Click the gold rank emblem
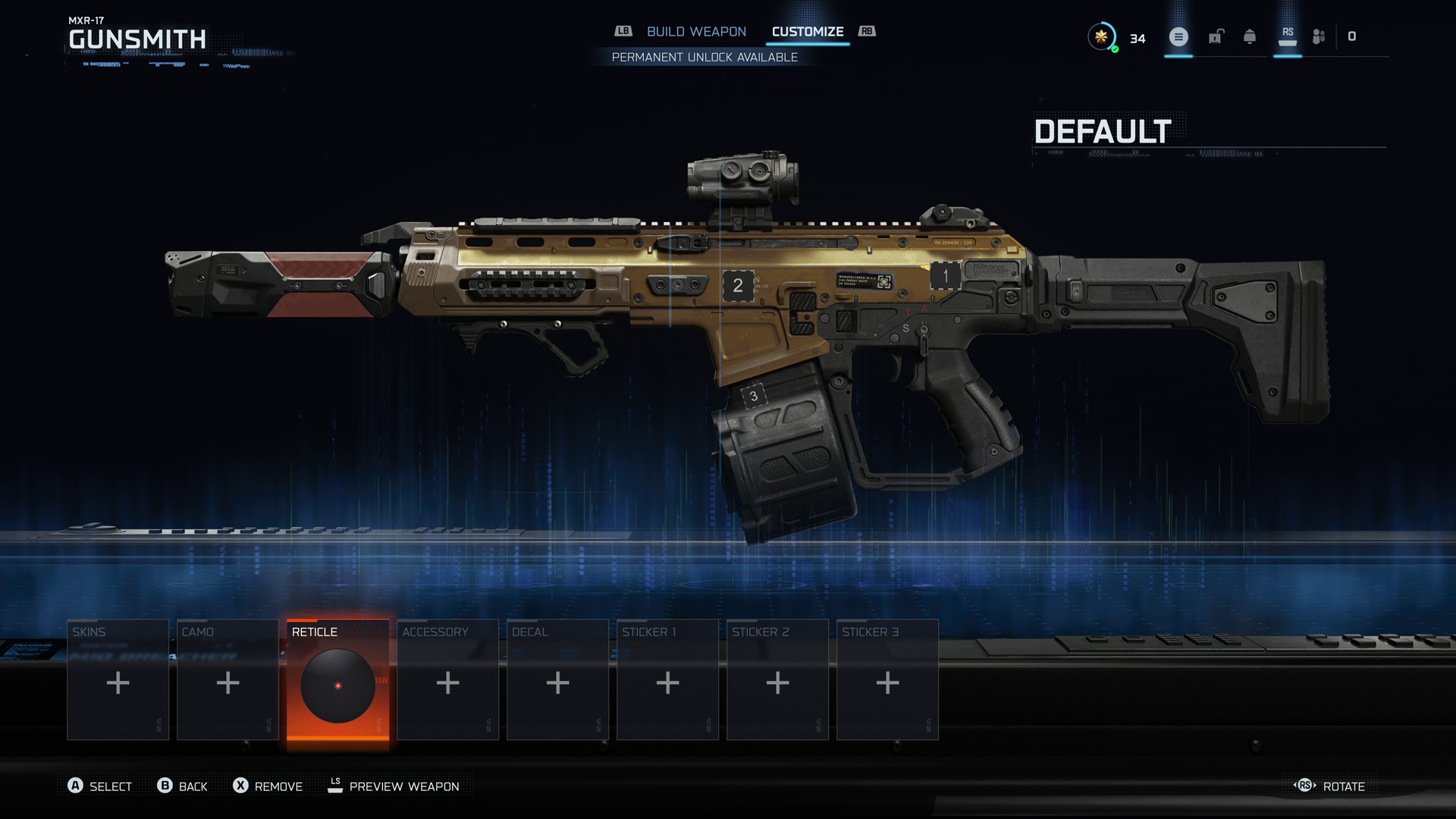Viewport: 1456px width, 819px height. tap(1101, 36)
